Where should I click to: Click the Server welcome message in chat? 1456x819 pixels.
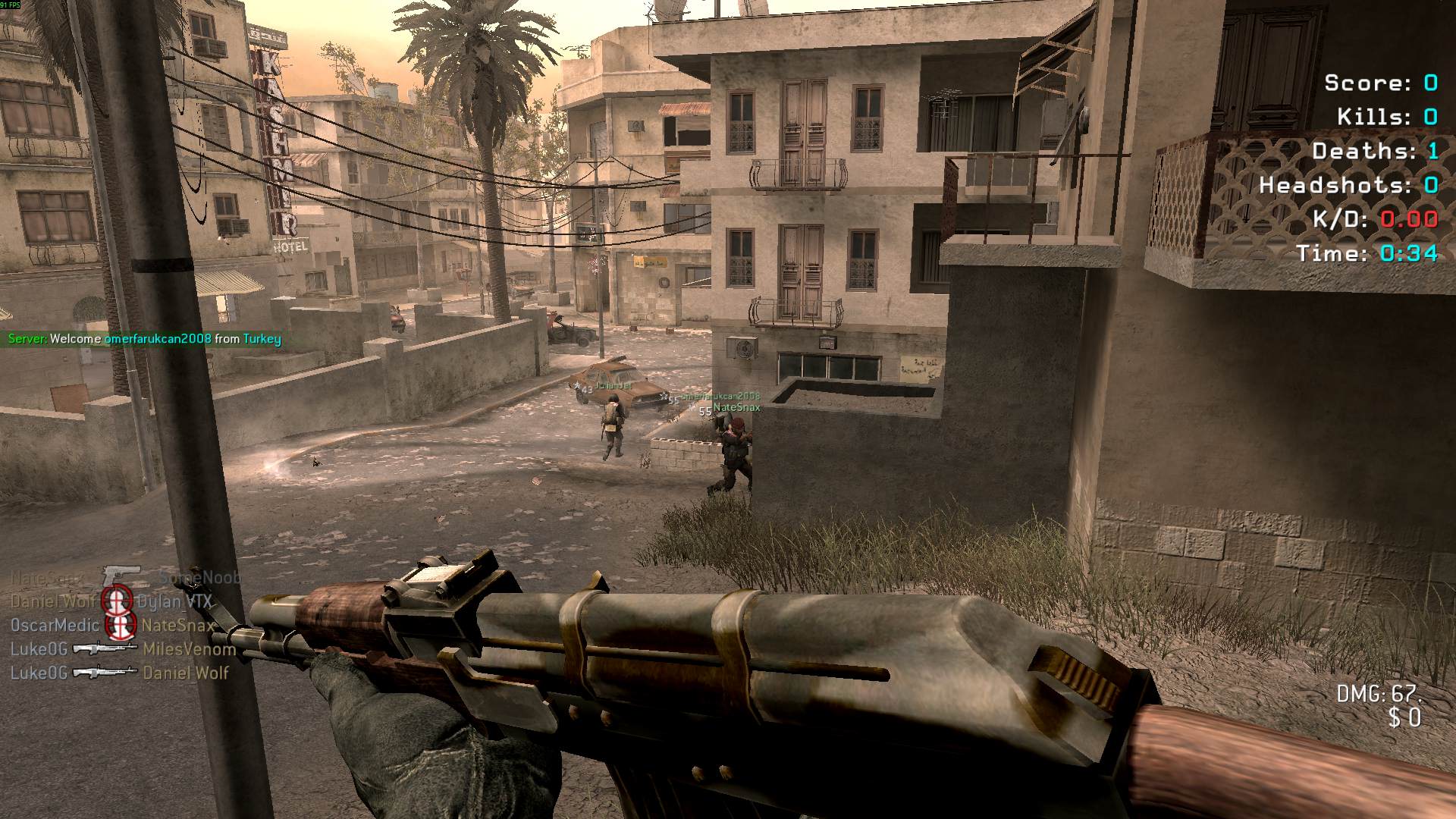click(144, 339)
